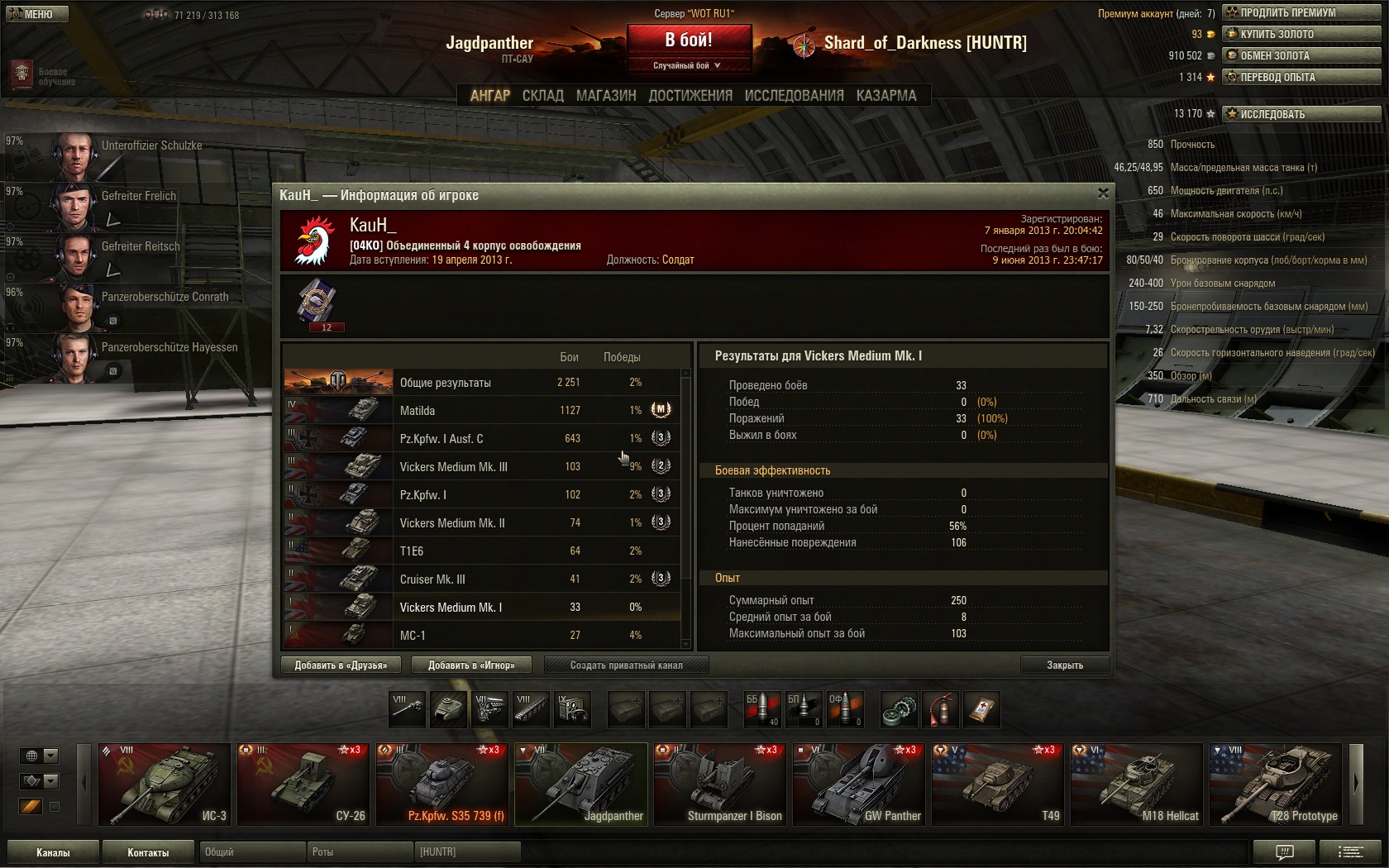Image resolution: width=1389 pixels, height=868 pixels.
Task: Click the Закрыть button
Action: 1064,665
